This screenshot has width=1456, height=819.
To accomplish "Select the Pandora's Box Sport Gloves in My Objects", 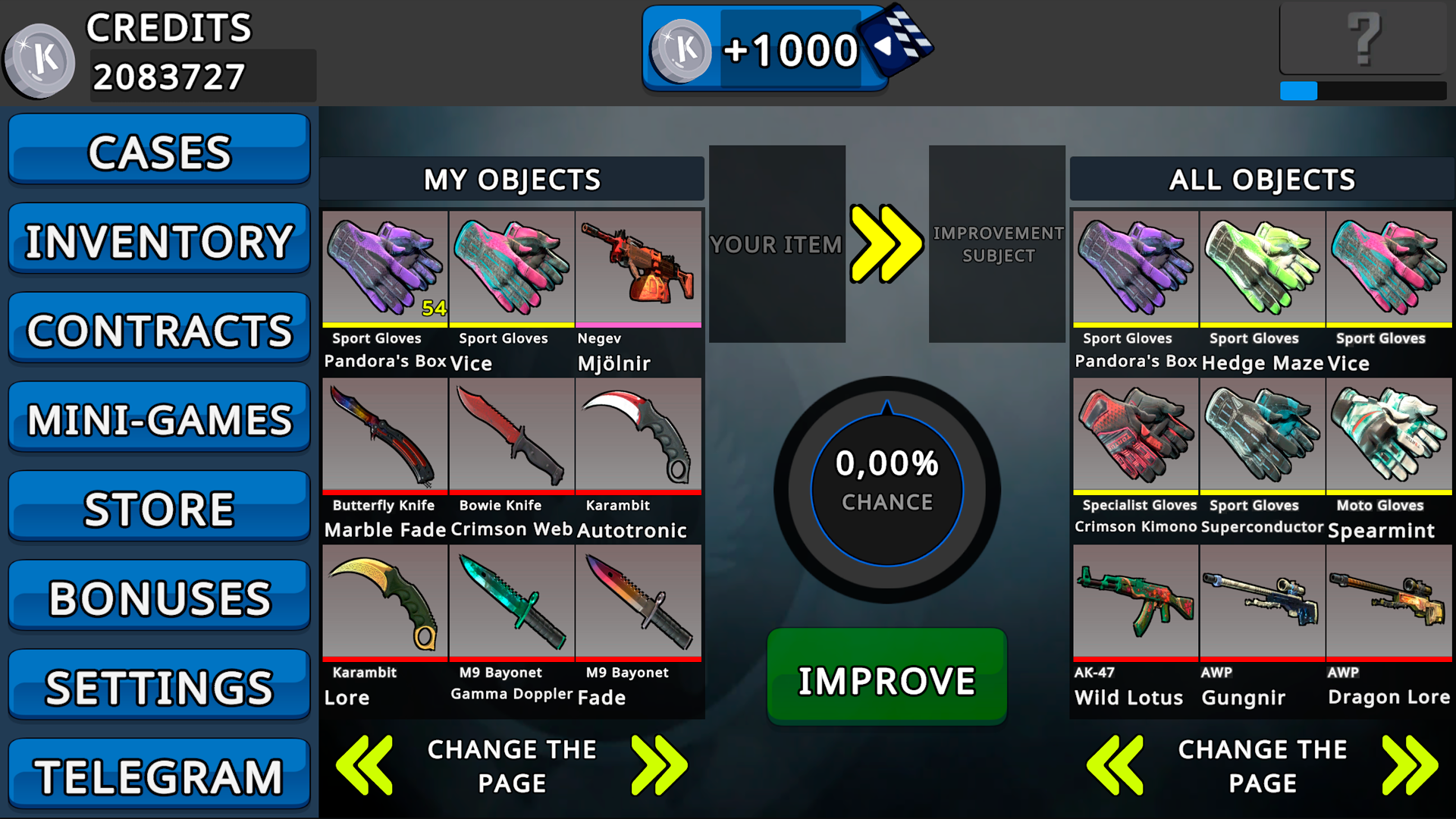I will click(x=384, y=269).
